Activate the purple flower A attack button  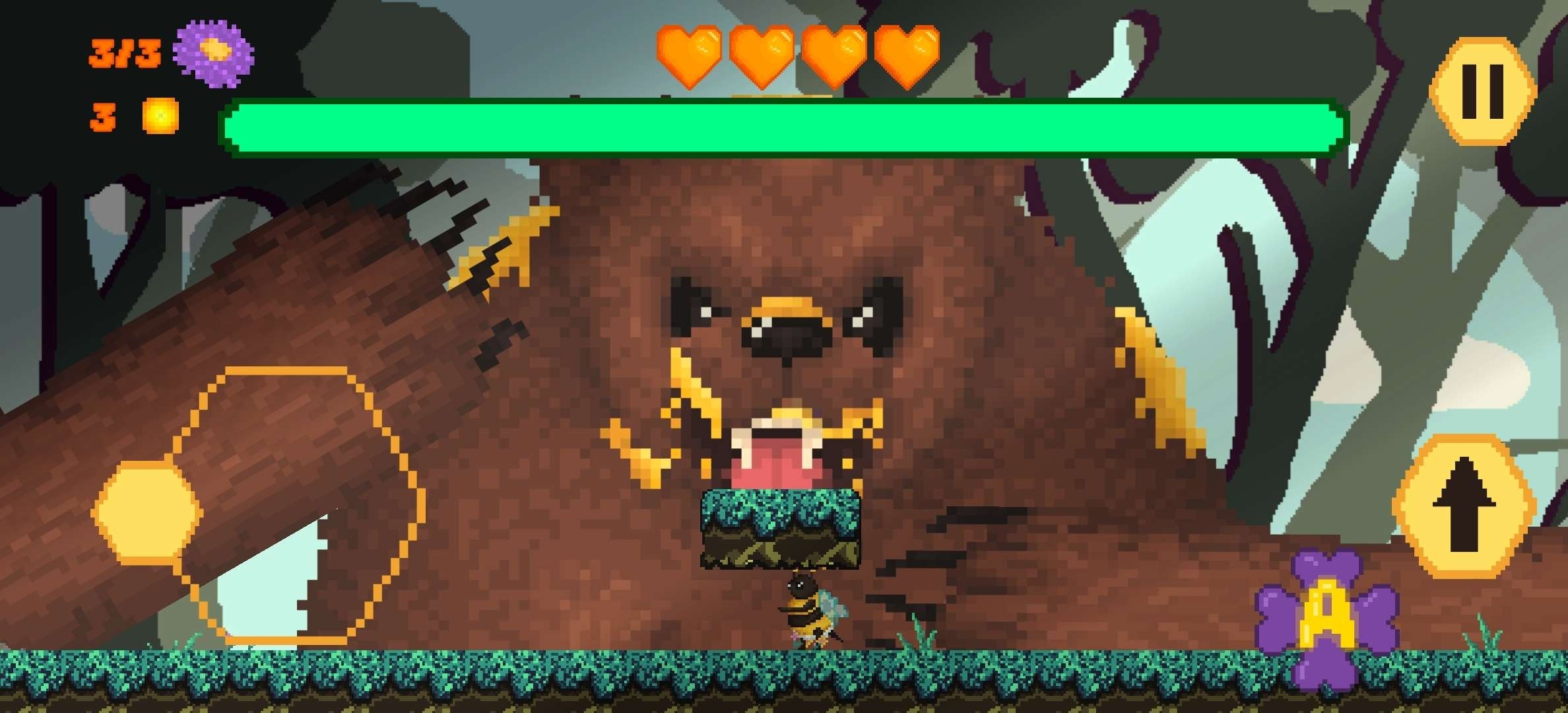(1326, 618)
